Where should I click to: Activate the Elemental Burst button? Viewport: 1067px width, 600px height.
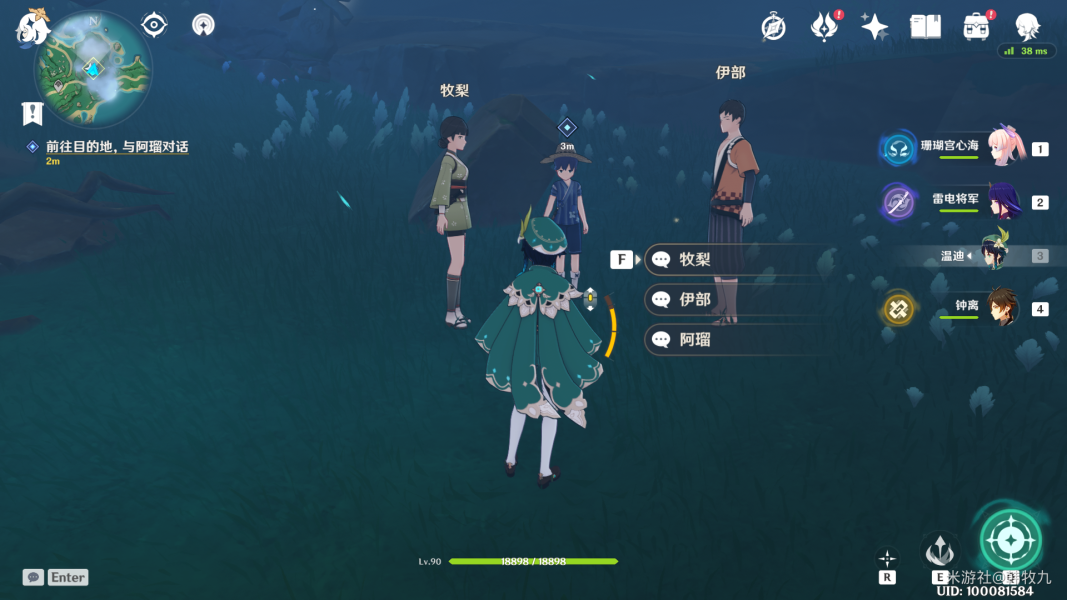(x=1010, y=541)
